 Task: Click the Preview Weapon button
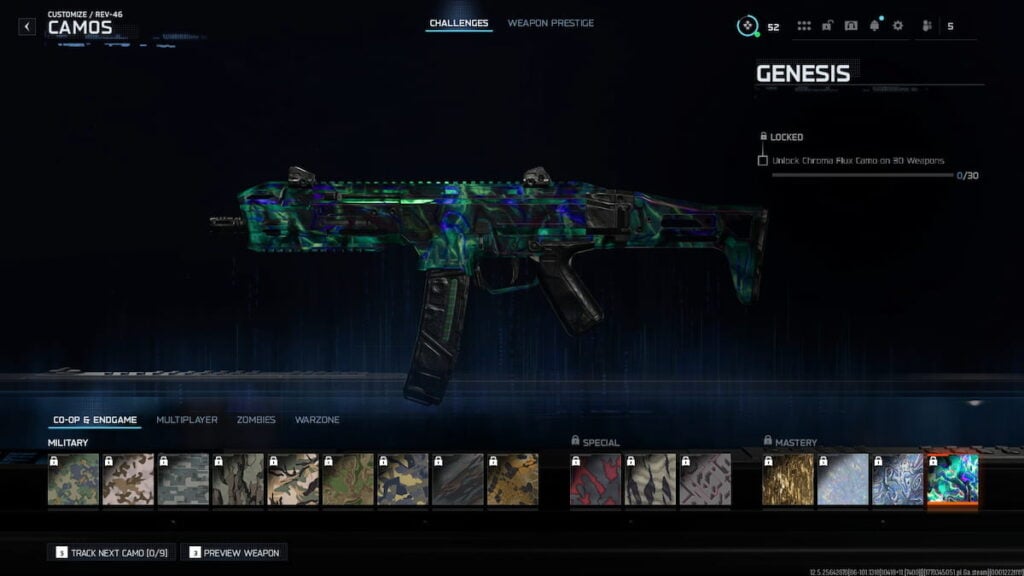[x=235, y=552]
